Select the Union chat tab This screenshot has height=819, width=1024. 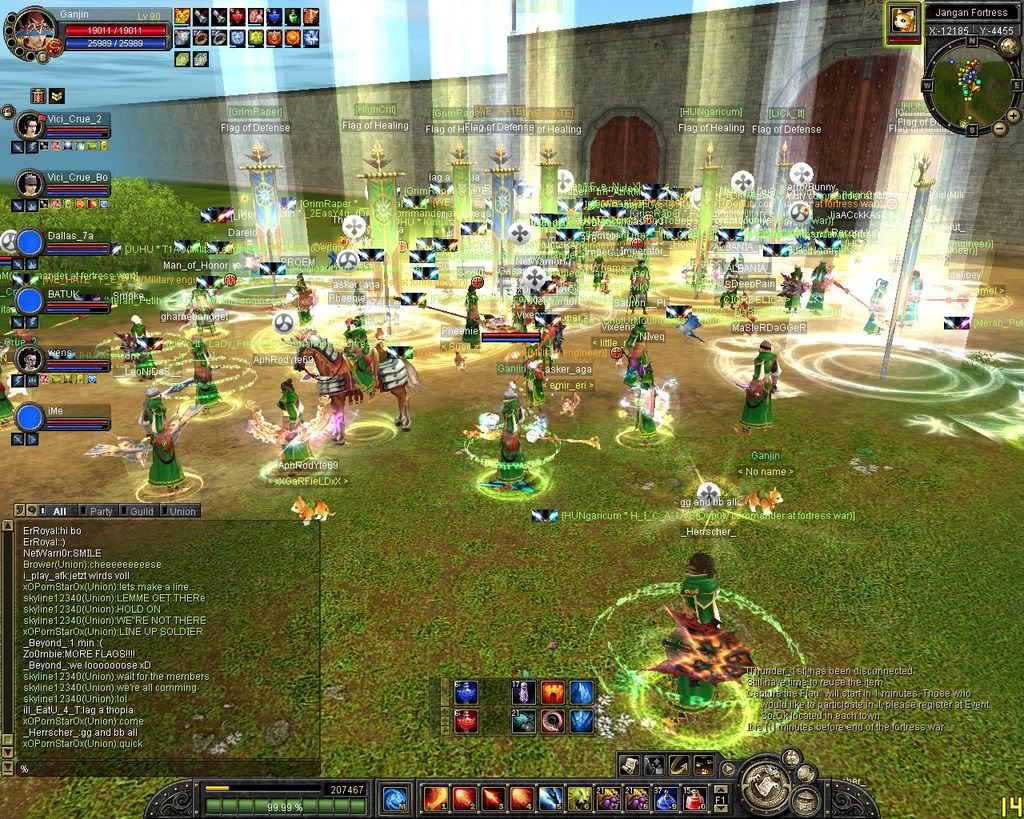[x=181, y=511]
